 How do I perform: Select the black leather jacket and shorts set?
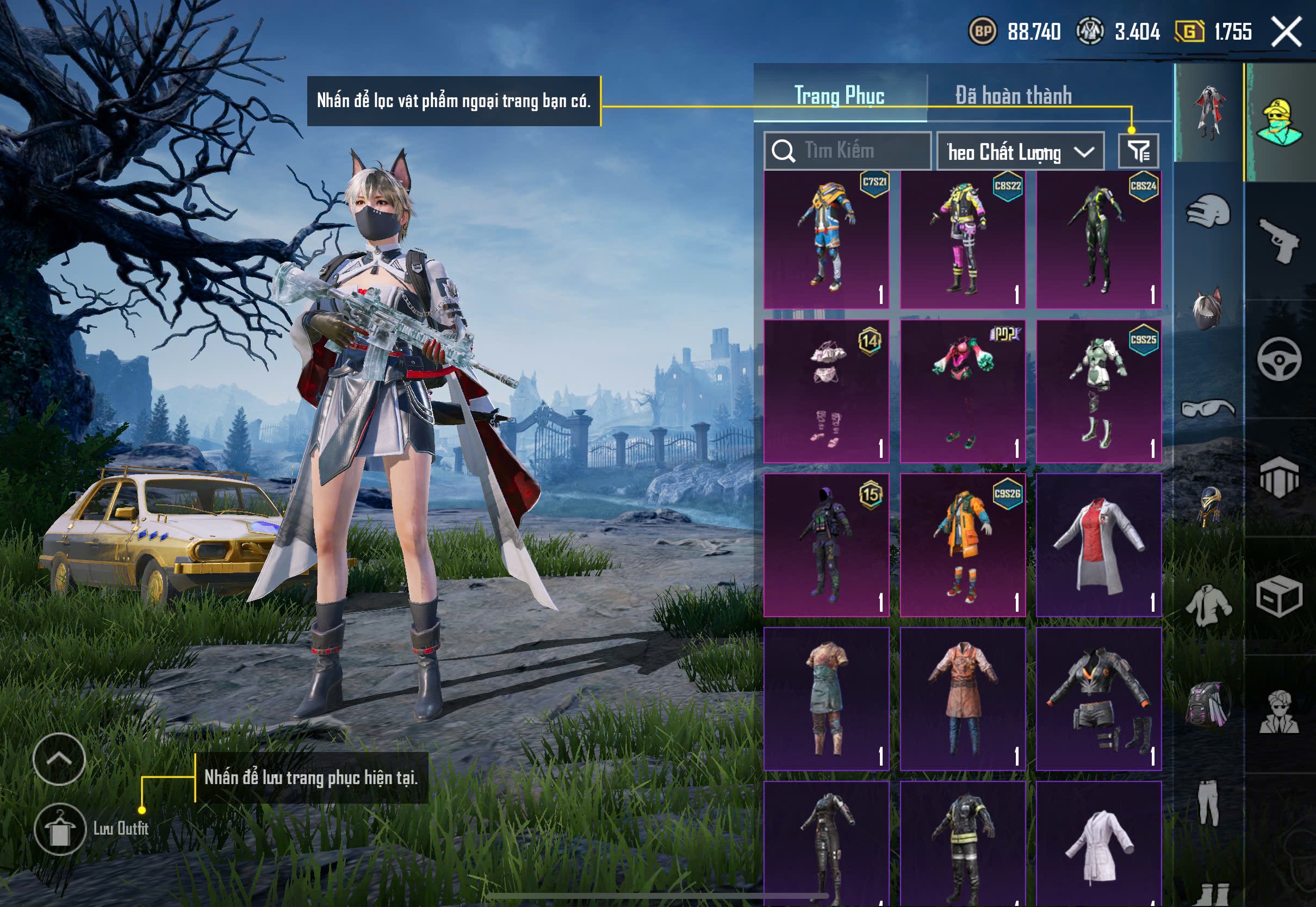[x=1098, y=699]
